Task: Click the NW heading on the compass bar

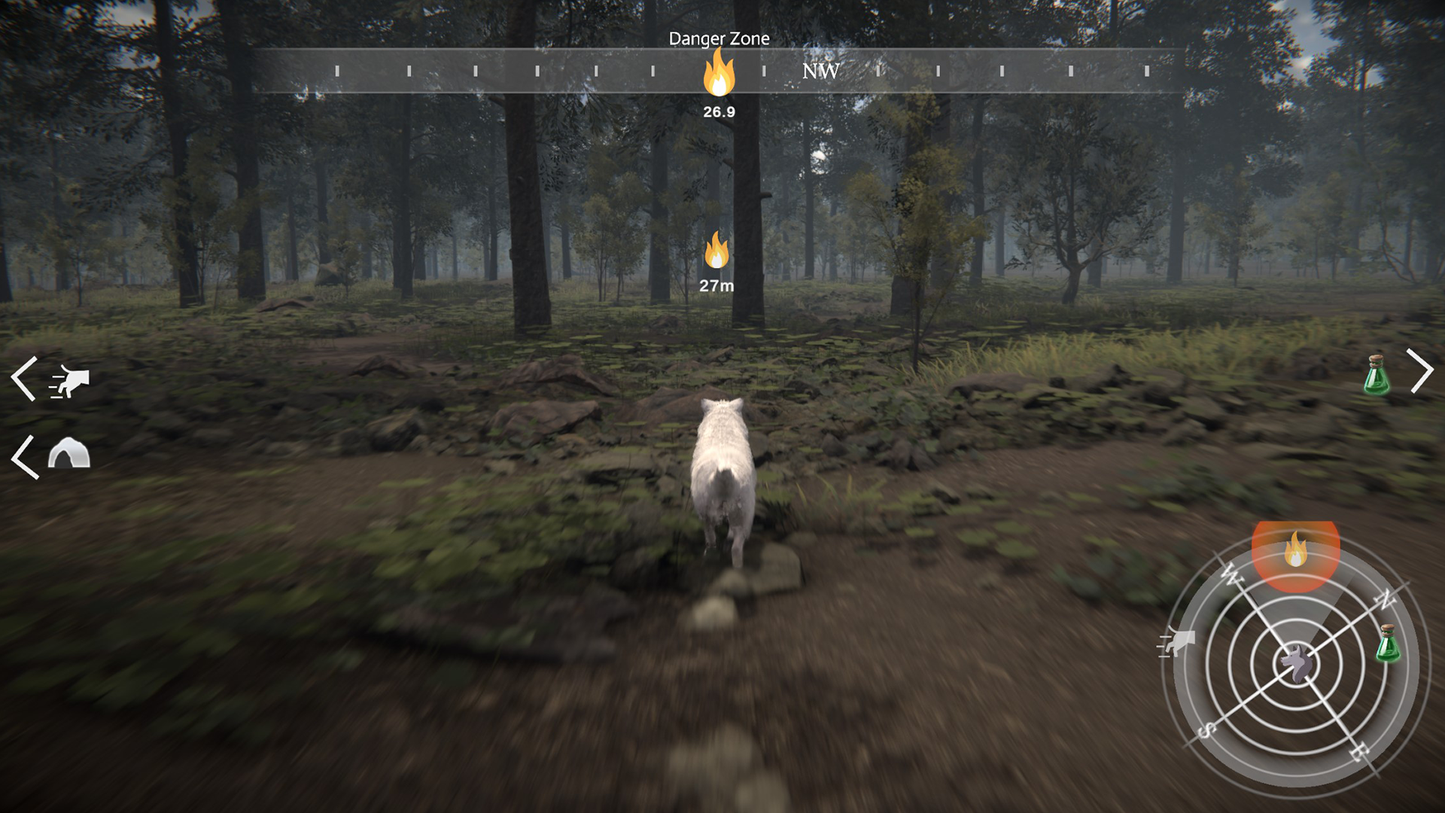Action: pos(820,71)
